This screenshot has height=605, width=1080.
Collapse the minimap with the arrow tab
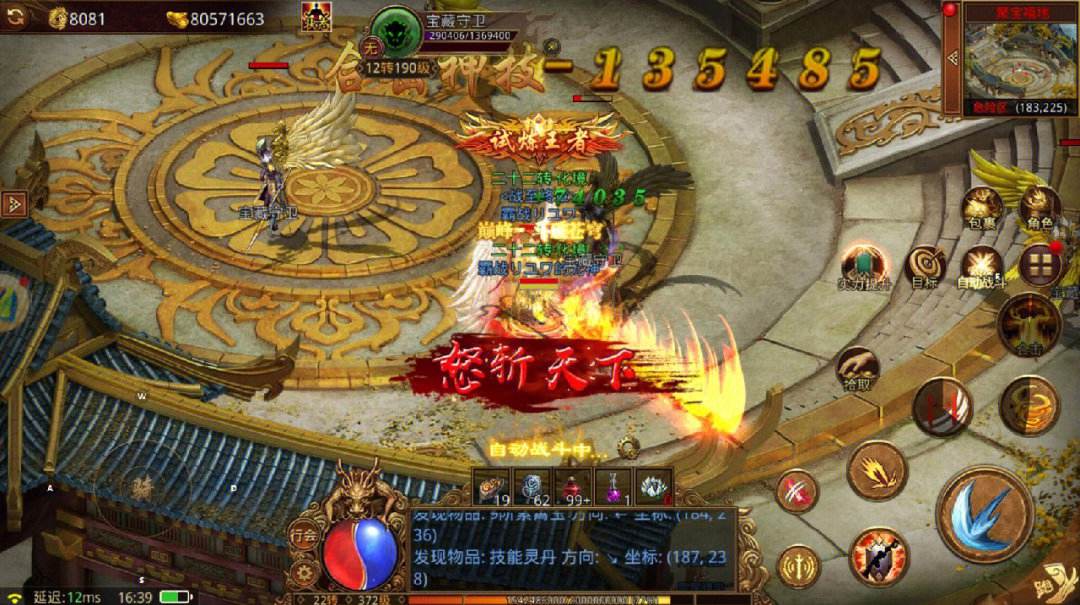951,56
